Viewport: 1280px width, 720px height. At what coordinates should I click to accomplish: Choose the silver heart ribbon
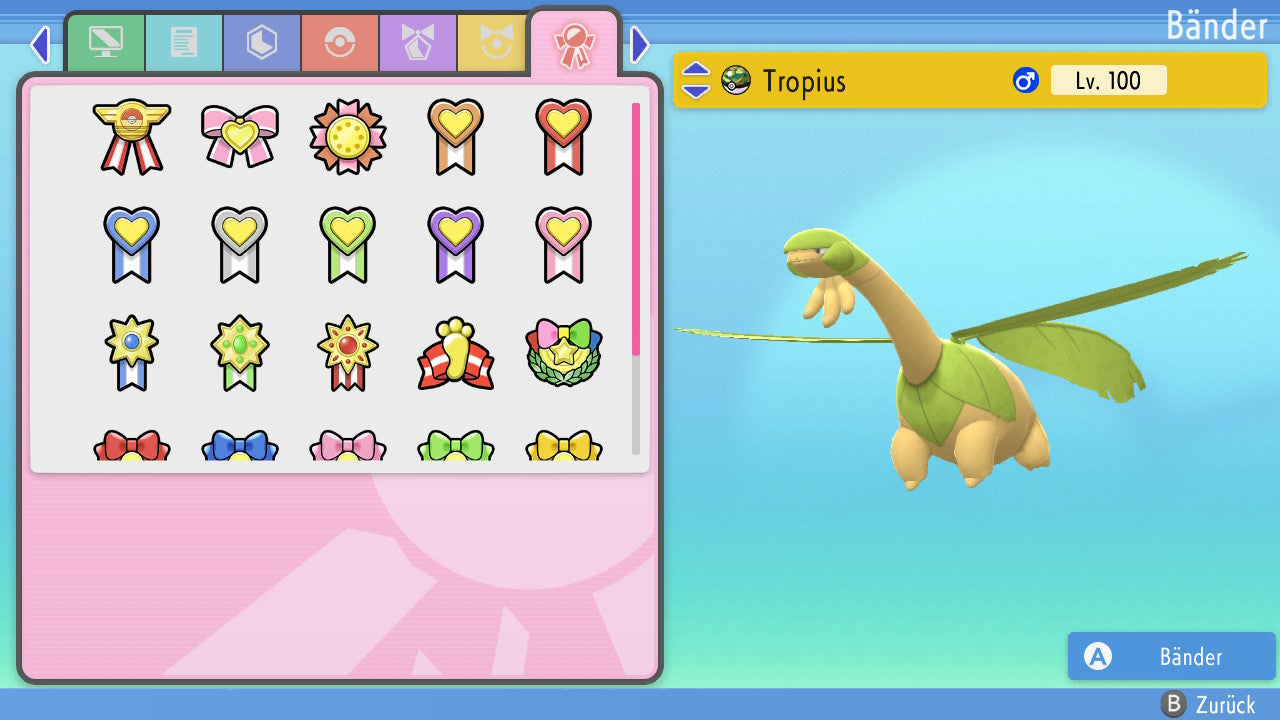[x=239, y=244]
